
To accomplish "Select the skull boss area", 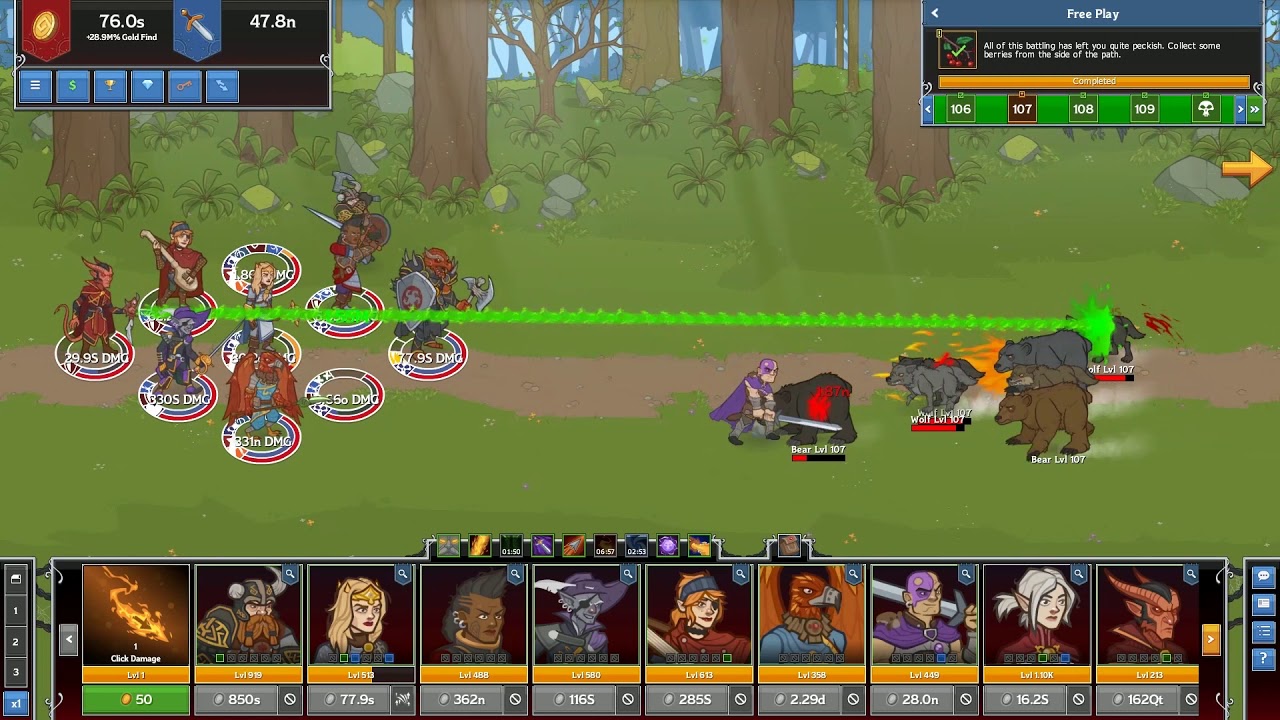I will click(1206, 109).
